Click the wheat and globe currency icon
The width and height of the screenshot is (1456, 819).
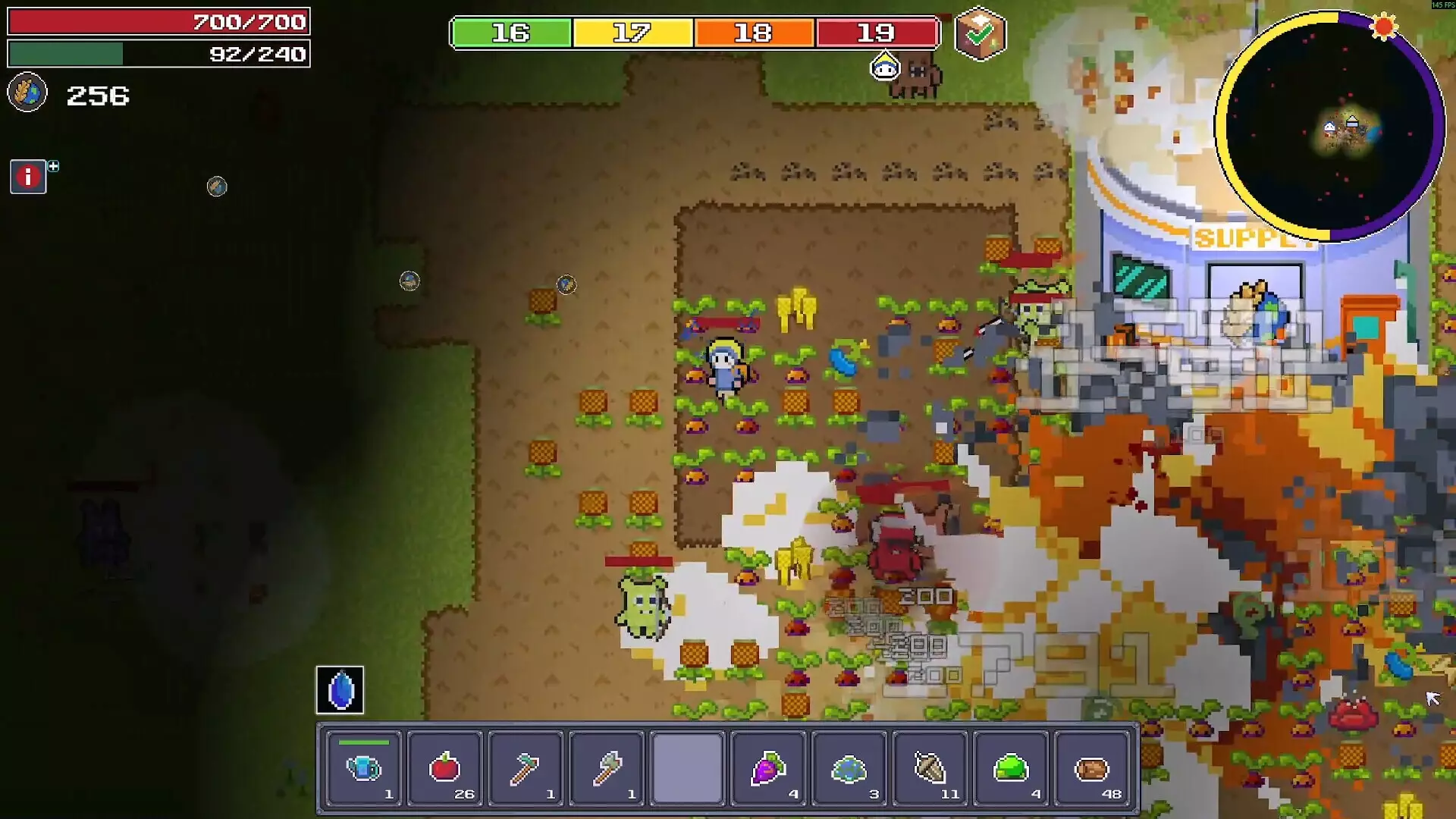coord(27,93)
